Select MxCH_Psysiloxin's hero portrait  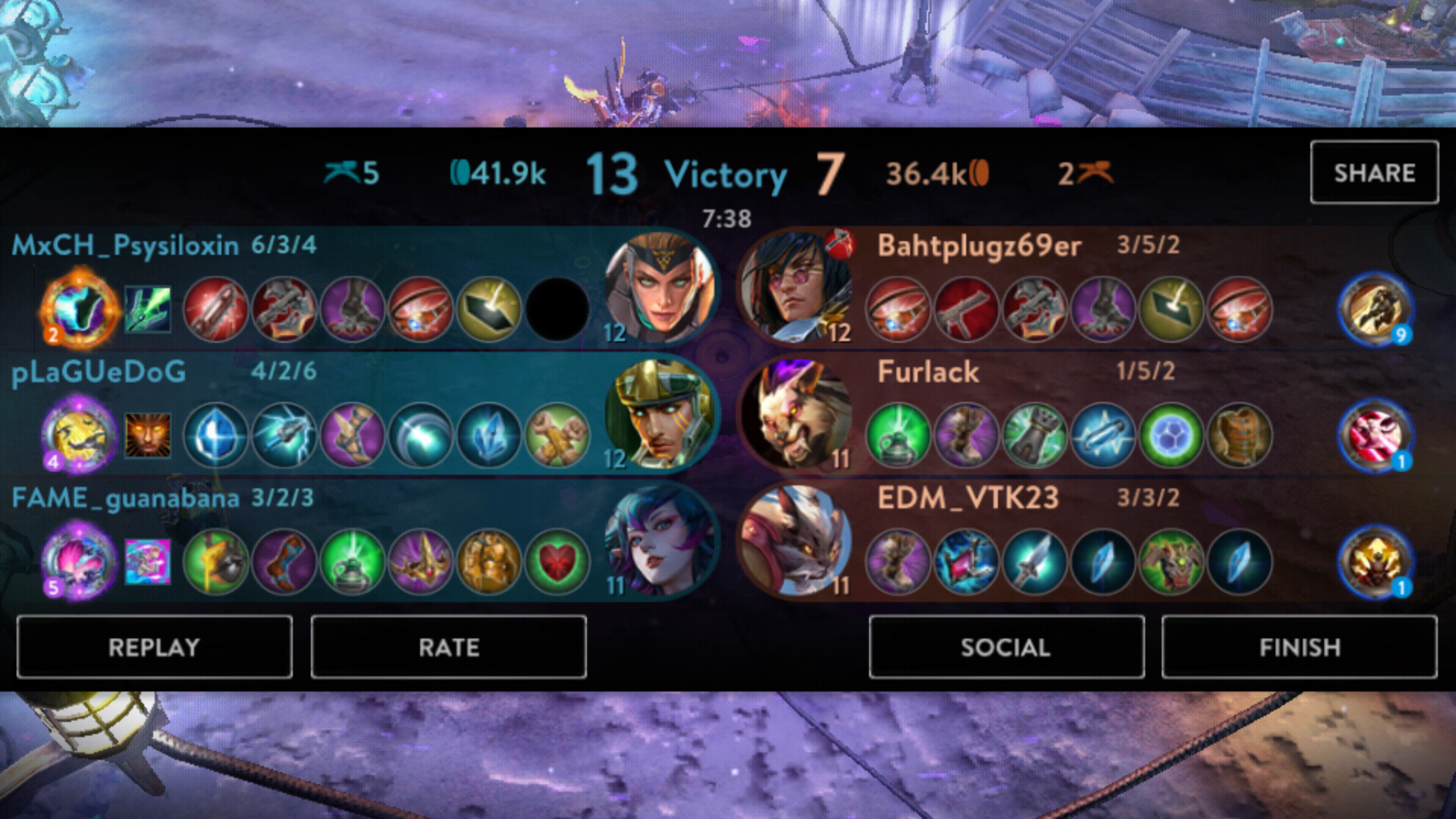[660, 288]
